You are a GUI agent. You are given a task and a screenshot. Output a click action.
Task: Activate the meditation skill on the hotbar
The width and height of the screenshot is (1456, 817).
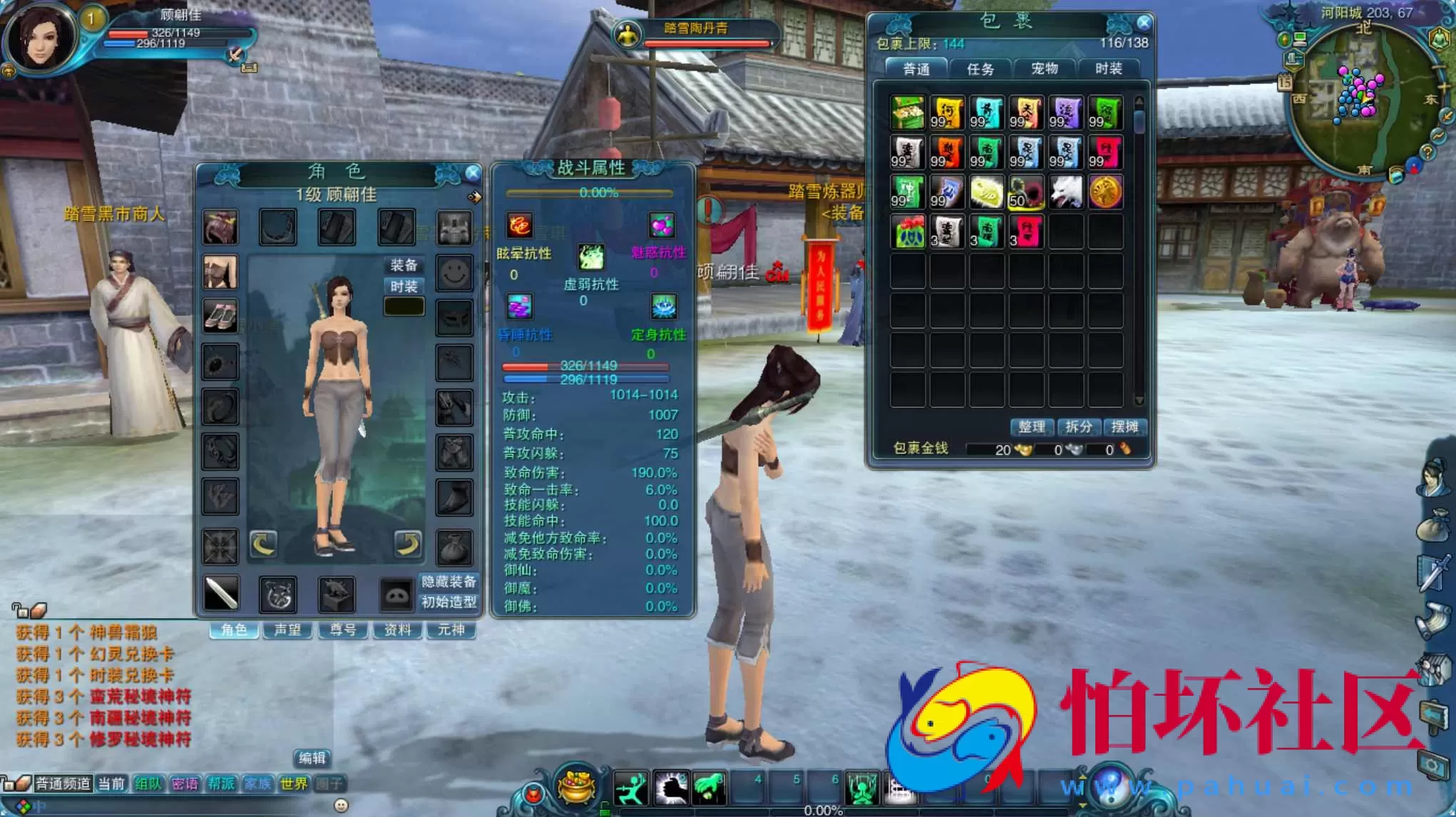tap(861, 788)
